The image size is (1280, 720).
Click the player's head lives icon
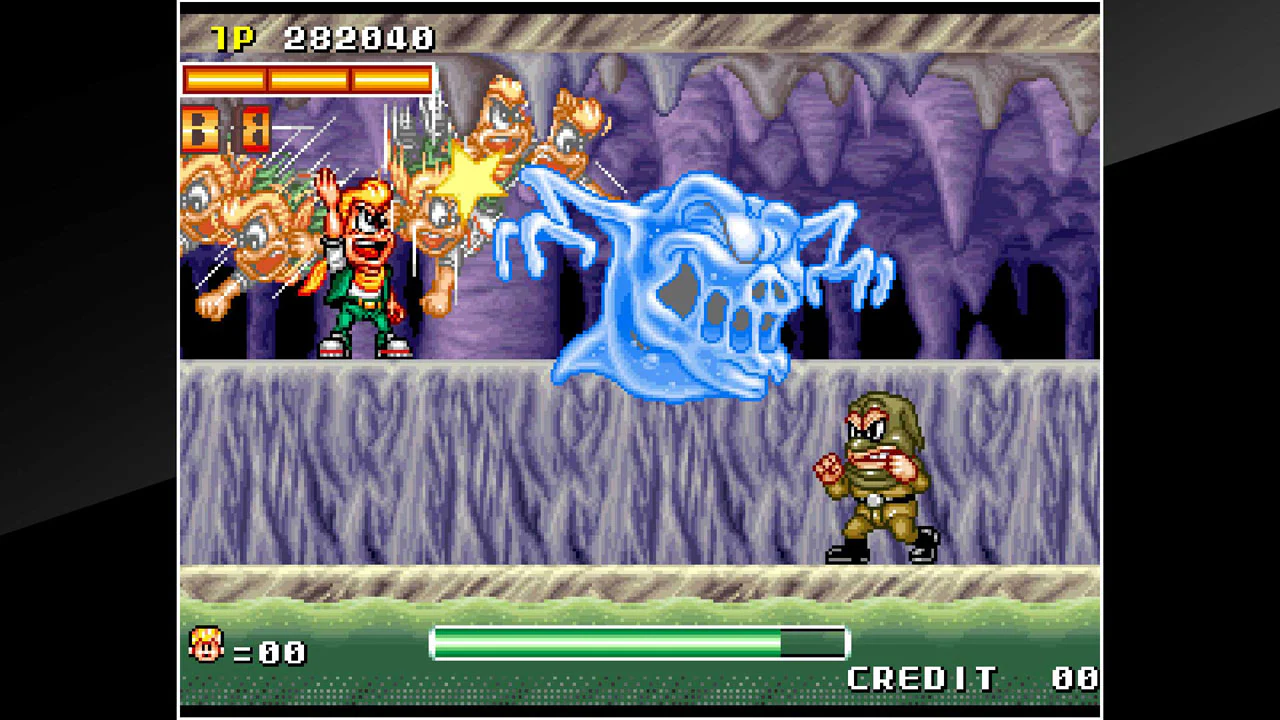click(207, 647)
